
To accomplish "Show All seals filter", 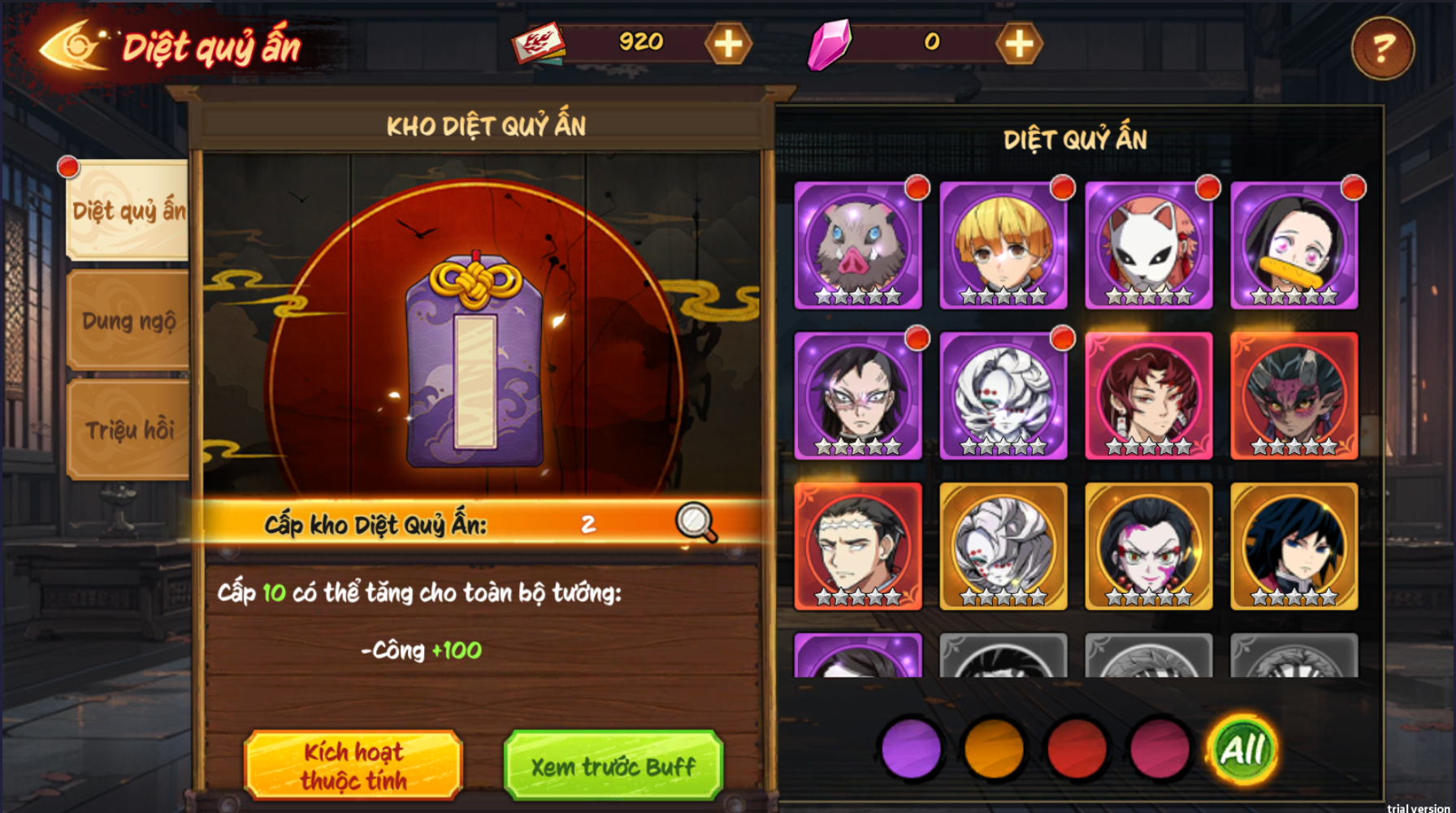I will [x=1242, y=749].
